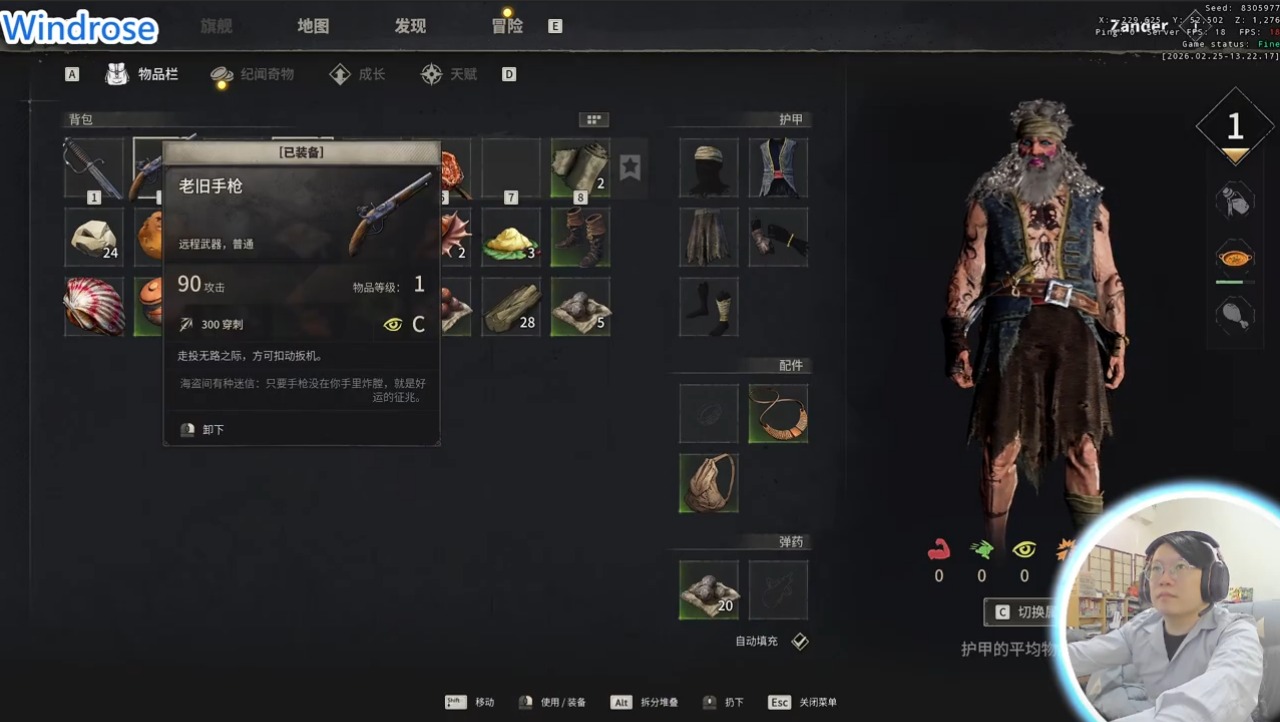Select the equipped necklace accessory slot

point(778,414)
